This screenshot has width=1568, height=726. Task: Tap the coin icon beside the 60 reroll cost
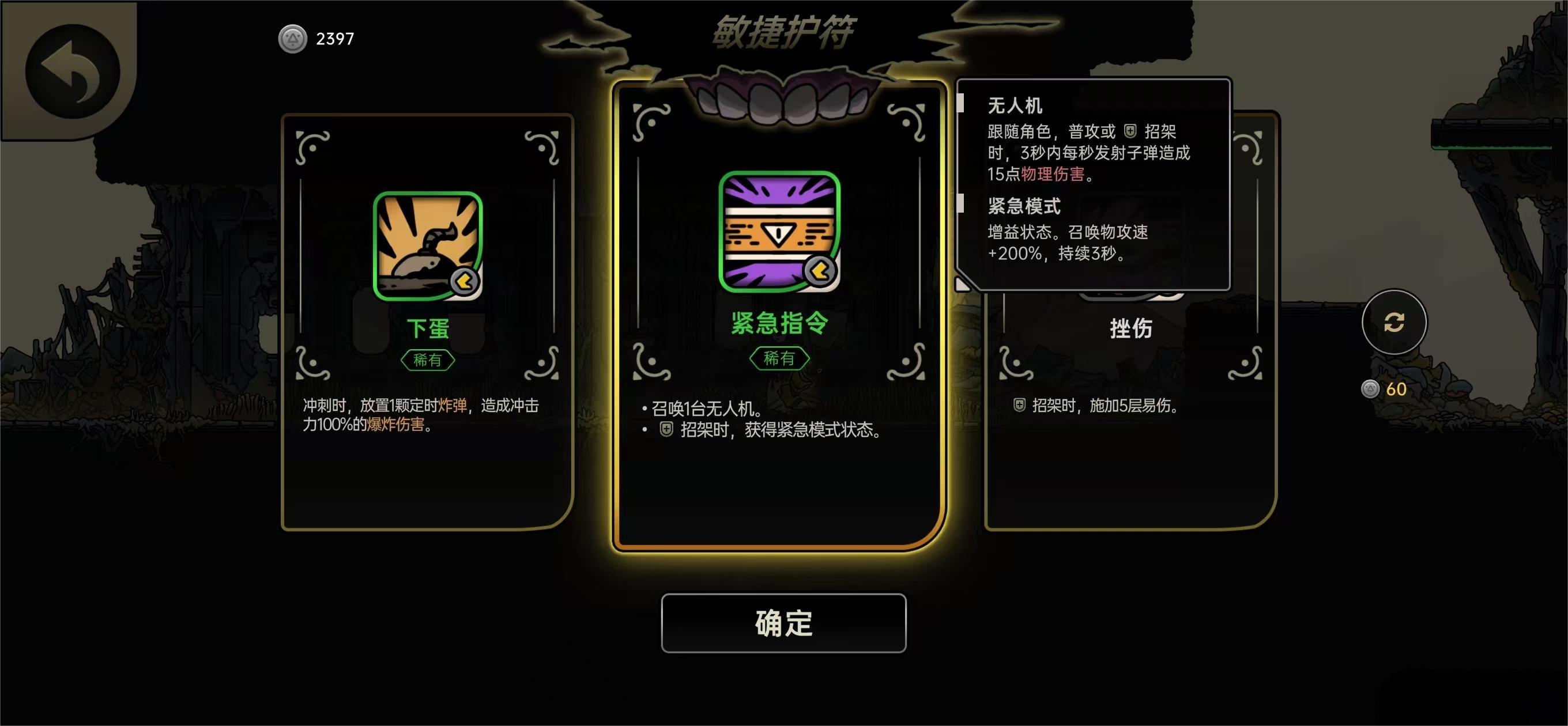pos(1371,388)
